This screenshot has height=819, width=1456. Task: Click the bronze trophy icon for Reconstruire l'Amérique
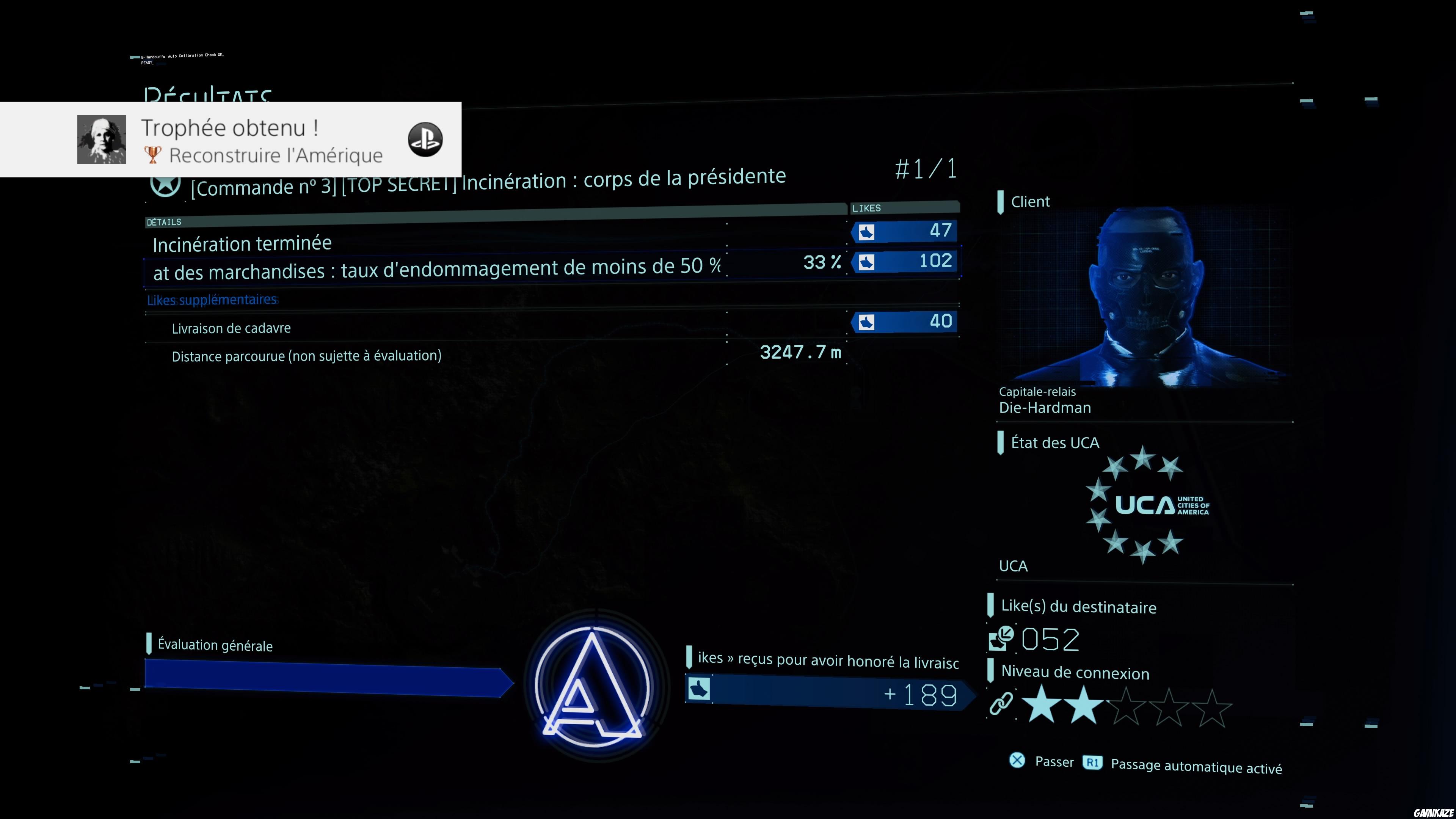153,155
